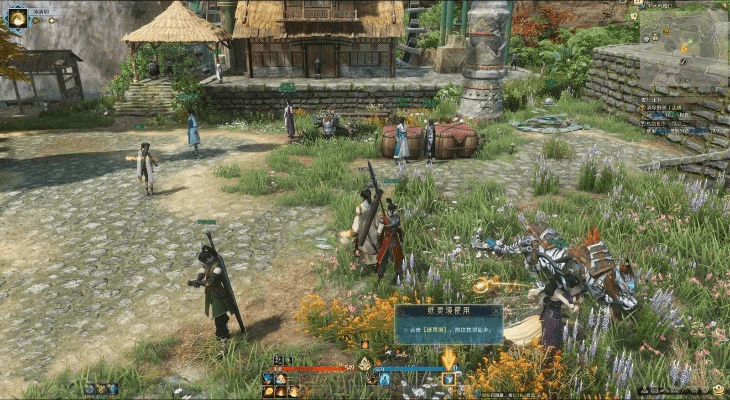The width and height of the screenshot is (730, 400).
Task: Activate the glowing blue figure skill icon
Action: point(384,379)
